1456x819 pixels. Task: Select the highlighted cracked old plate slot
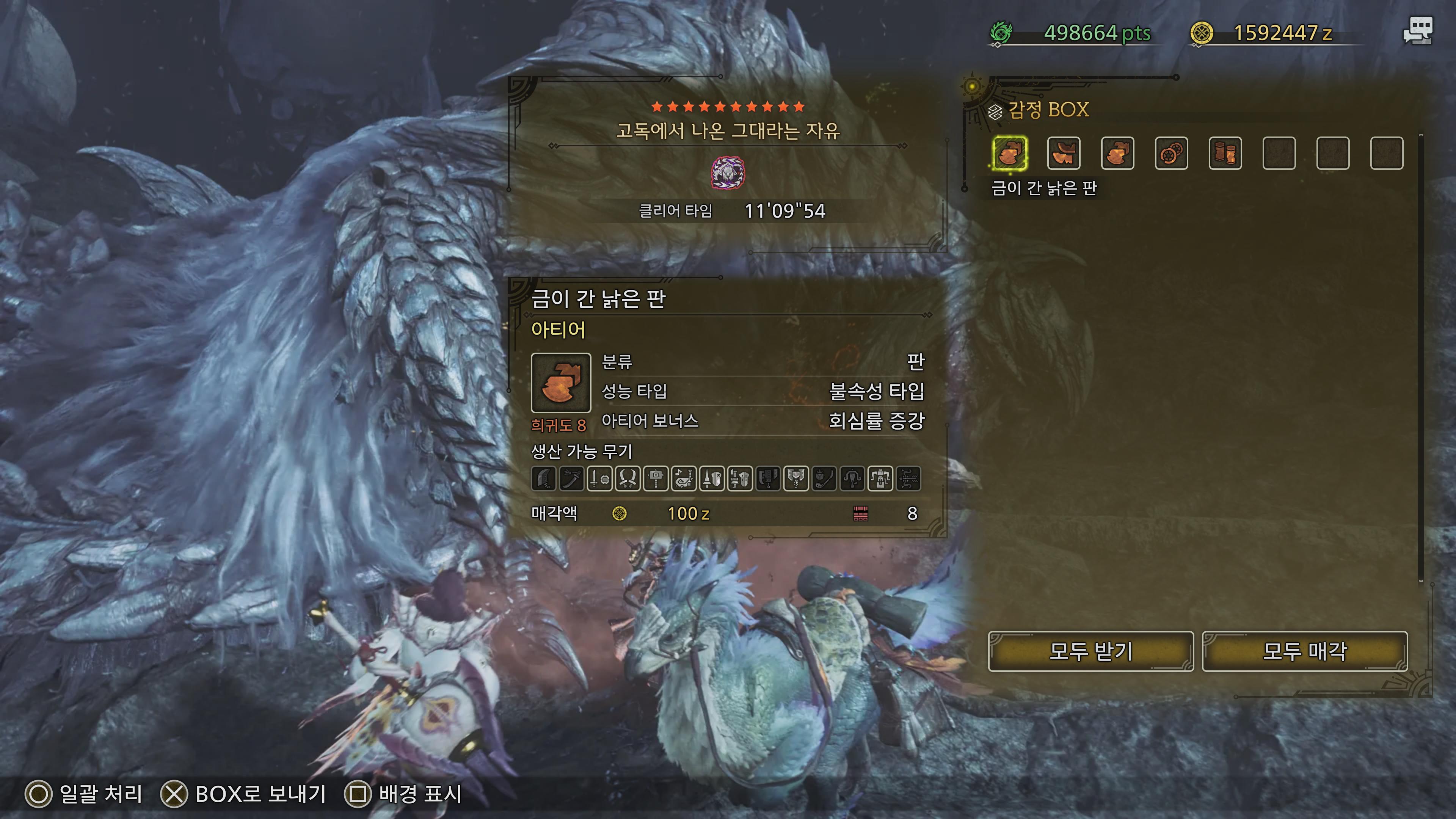(1009, 153)
